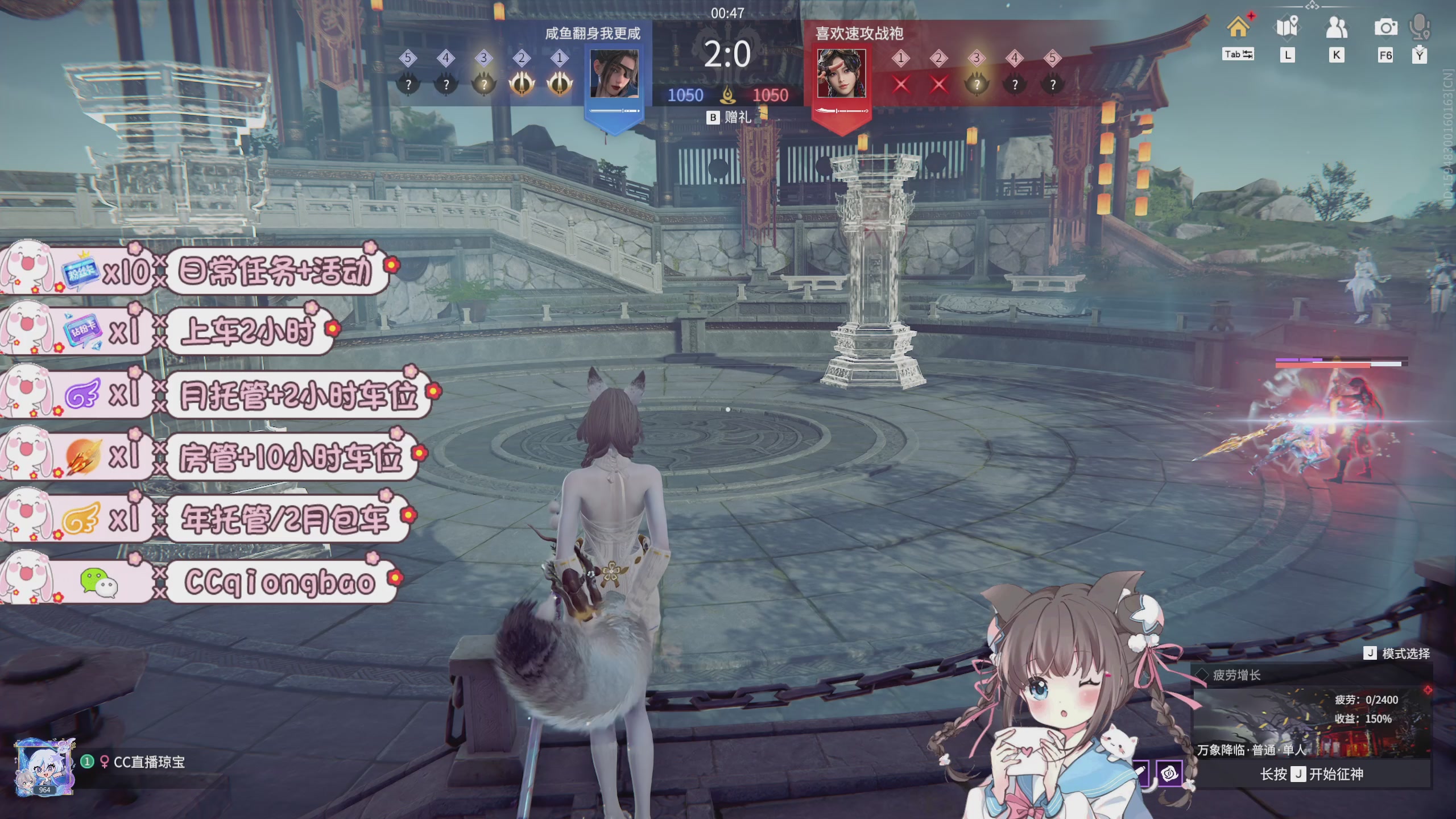Screen dimensions: 1456x819
Task: Select red player 喜欢速攻战袍 portrait
Action: 841,74
